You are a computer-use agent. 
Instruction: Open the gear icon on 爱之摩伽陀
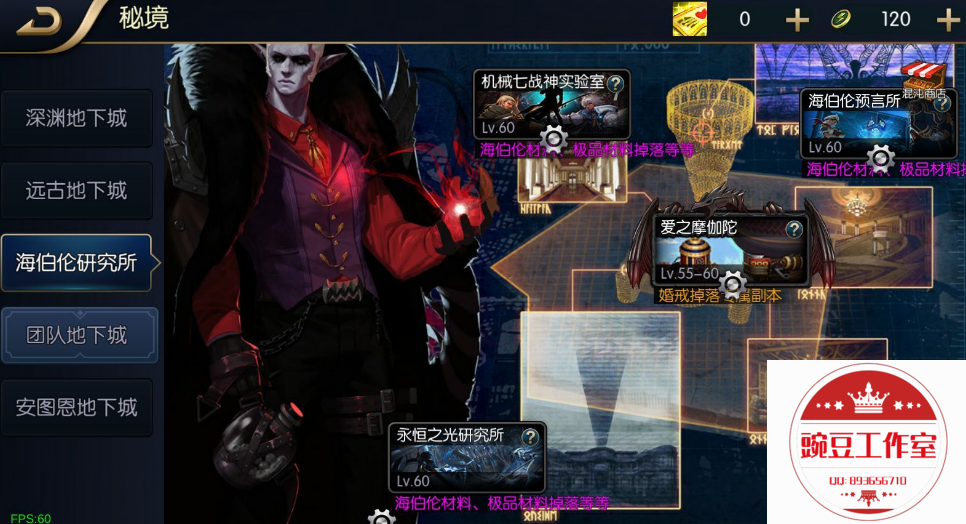733,282
